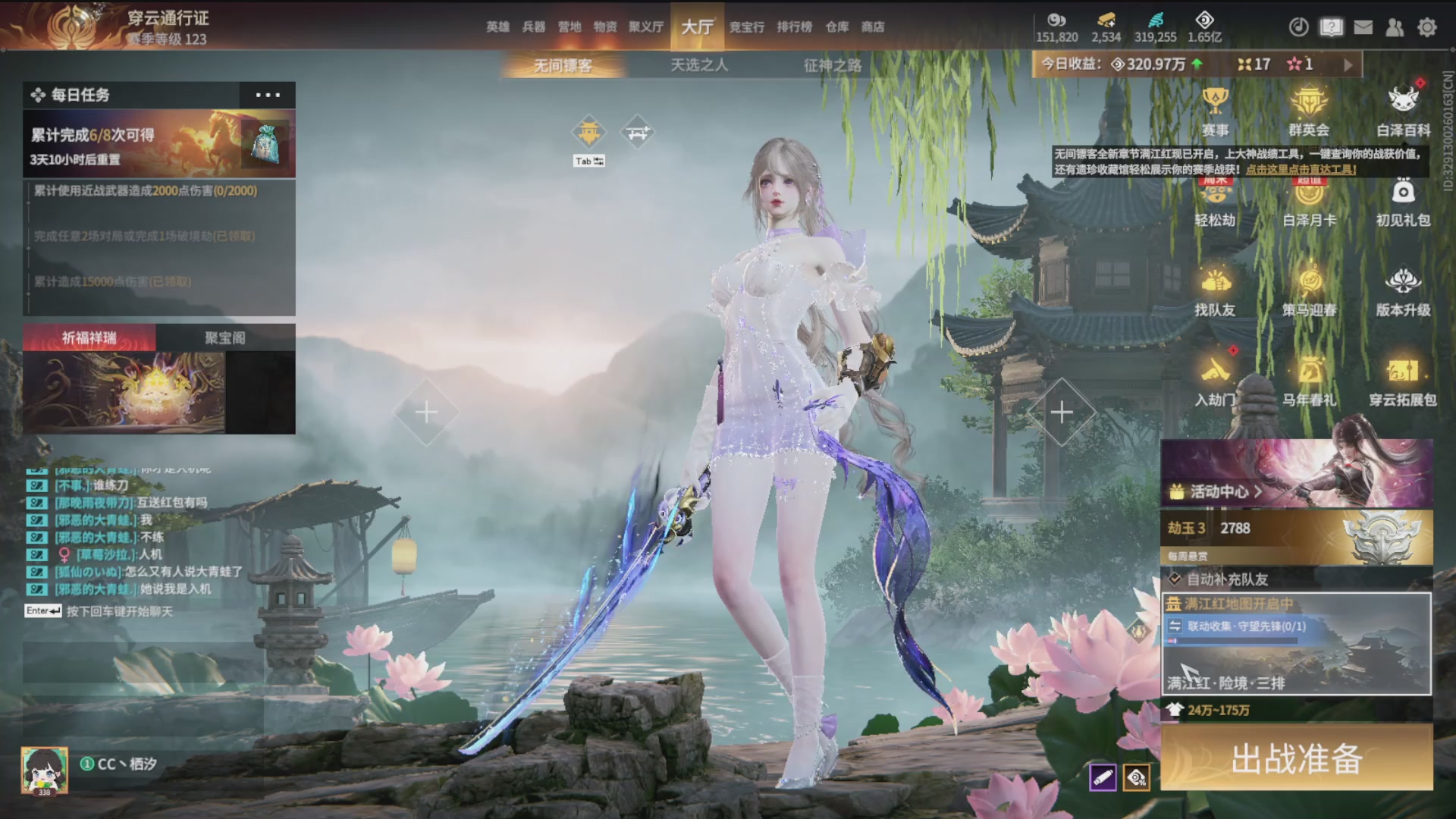Click the 出战准备 ready button
The width and height of the screenshot is (1456, 819).
[x=1297, y=758]
